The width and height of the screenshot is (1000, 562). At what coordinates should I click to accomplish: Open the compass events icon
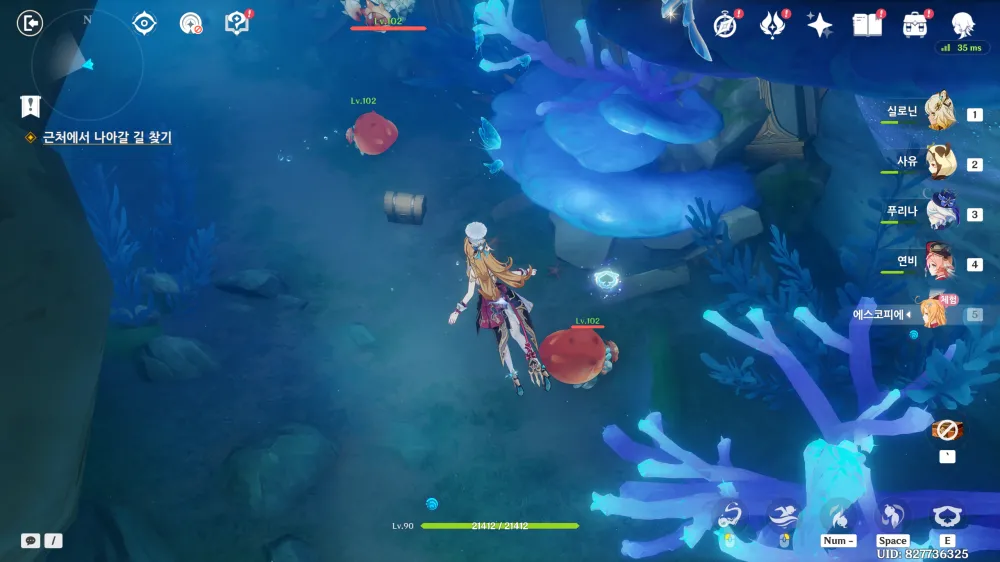(x=725, y=25)
